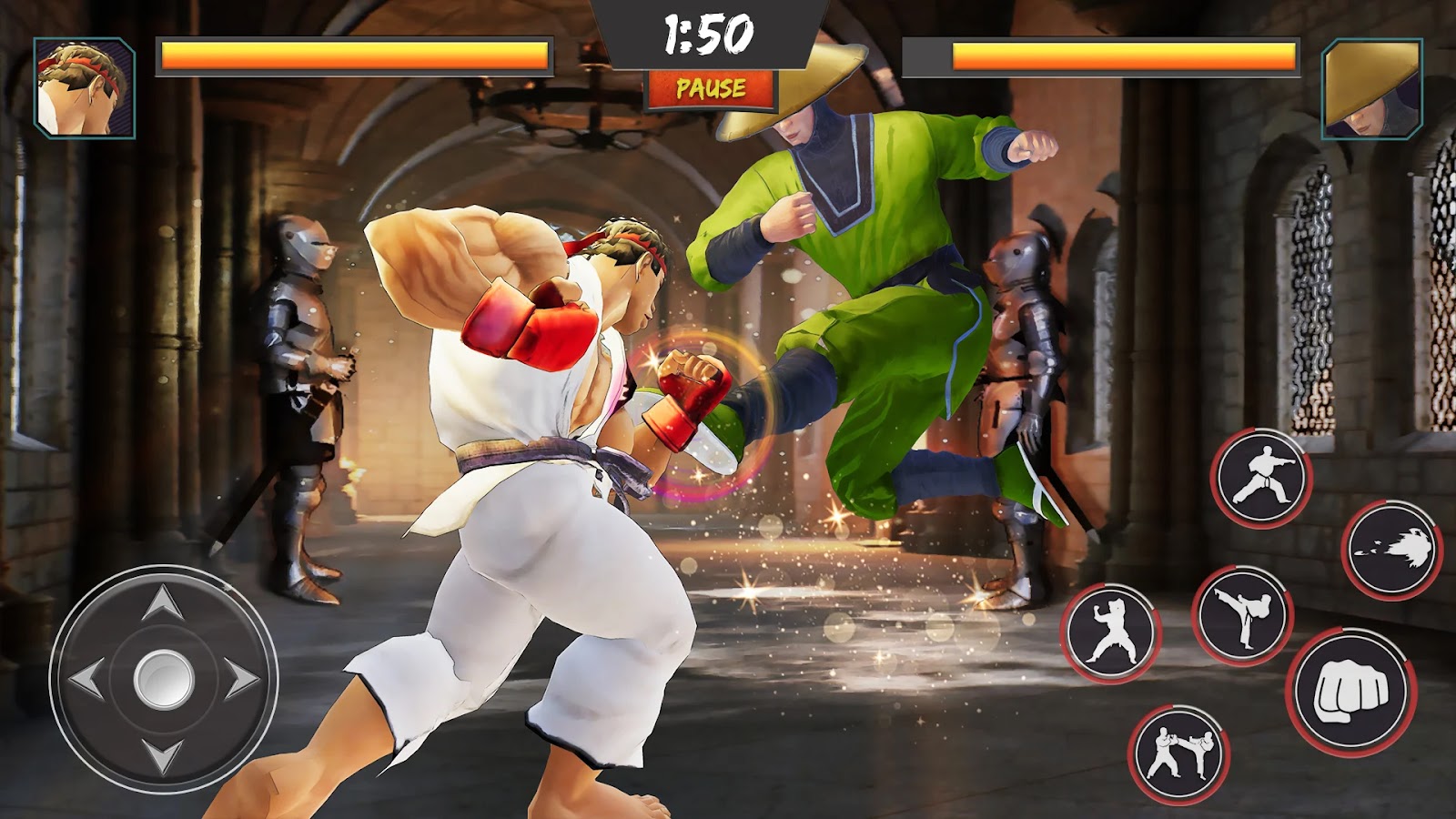
Task: Pause the fight with the PAUSE button
Action: coord(711,89)
